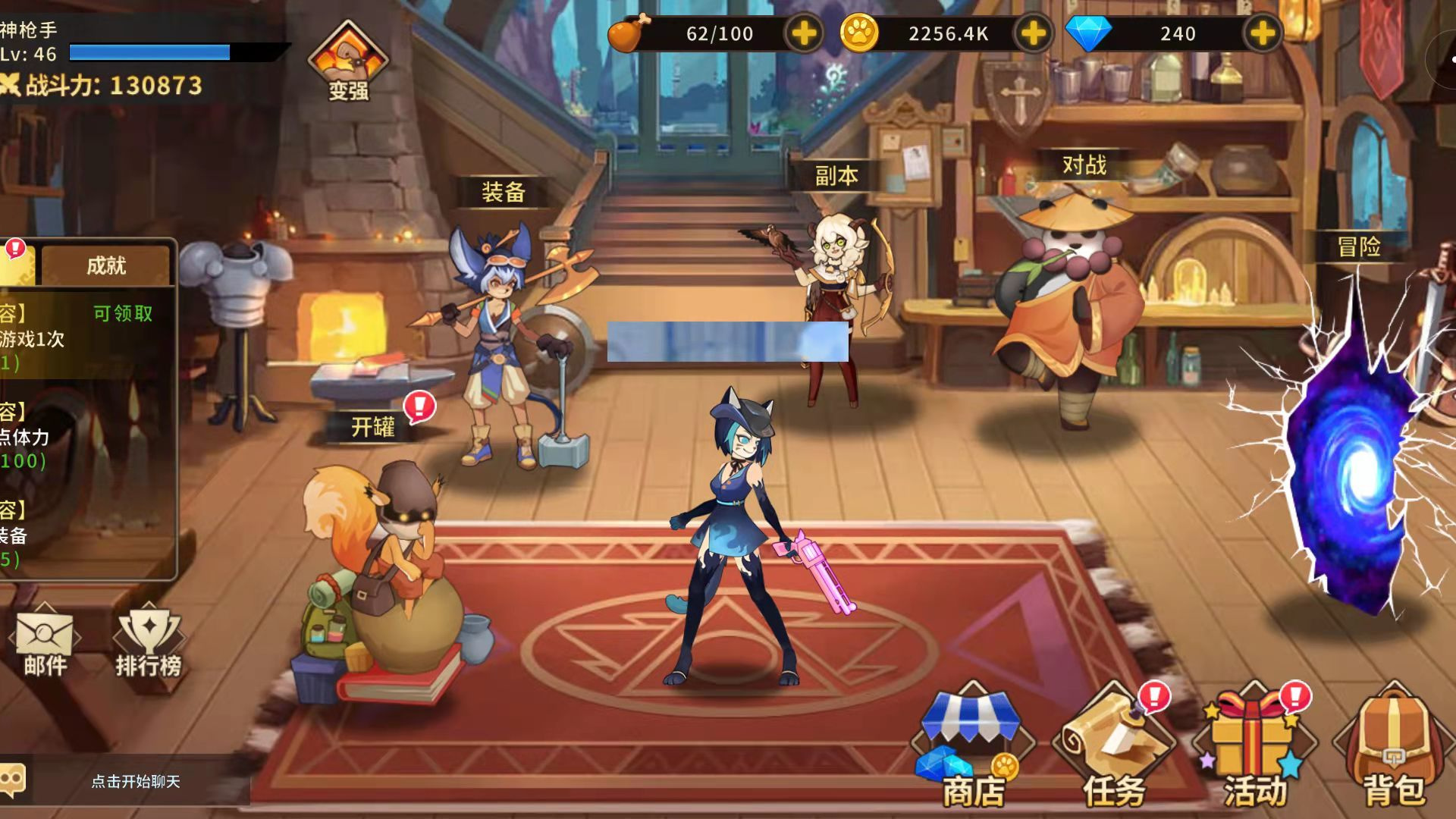Add diamonds using the plus button
1456x819 pixels.
pos(1262,33)
